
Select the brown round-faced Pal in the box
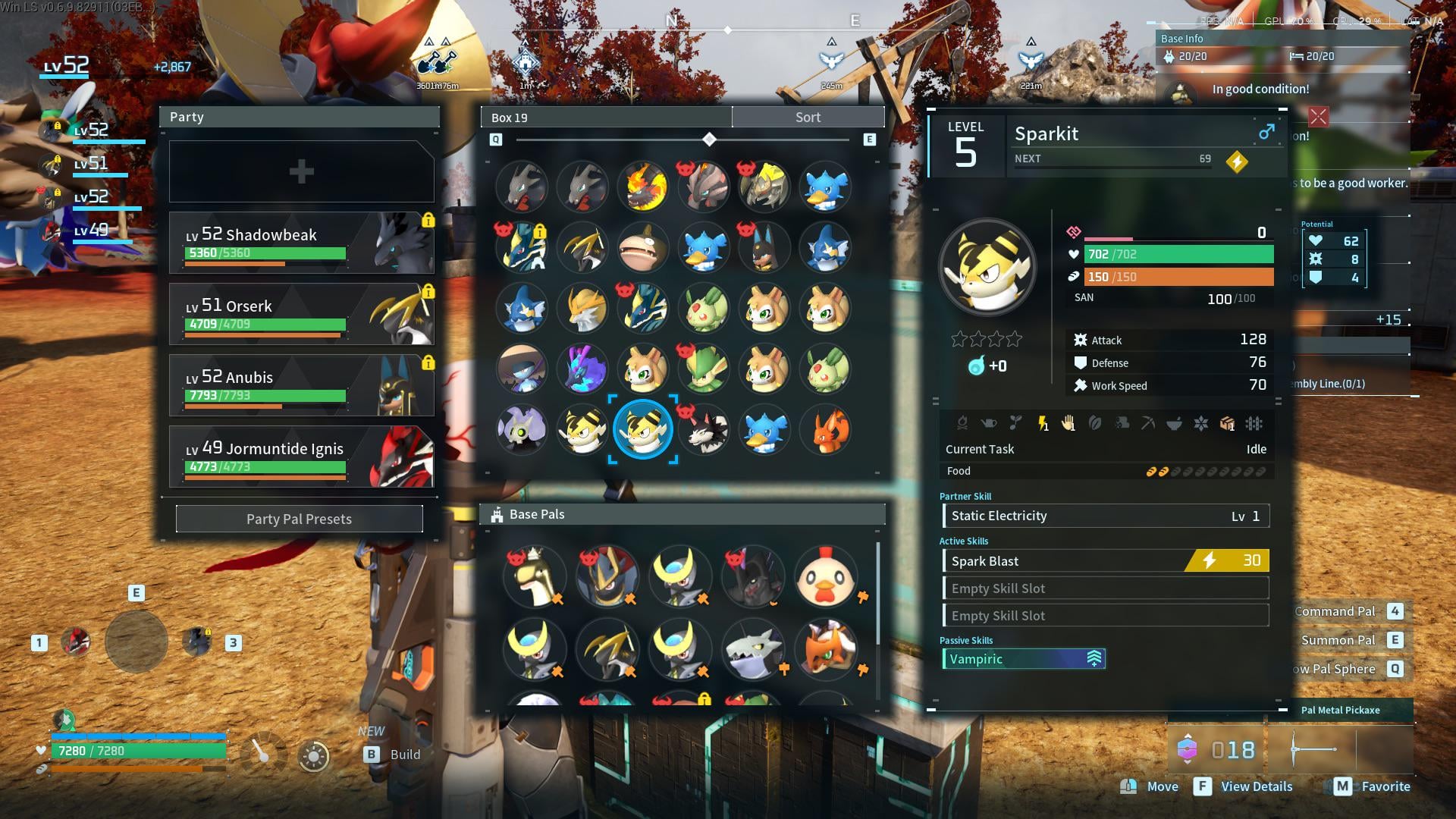643,247
